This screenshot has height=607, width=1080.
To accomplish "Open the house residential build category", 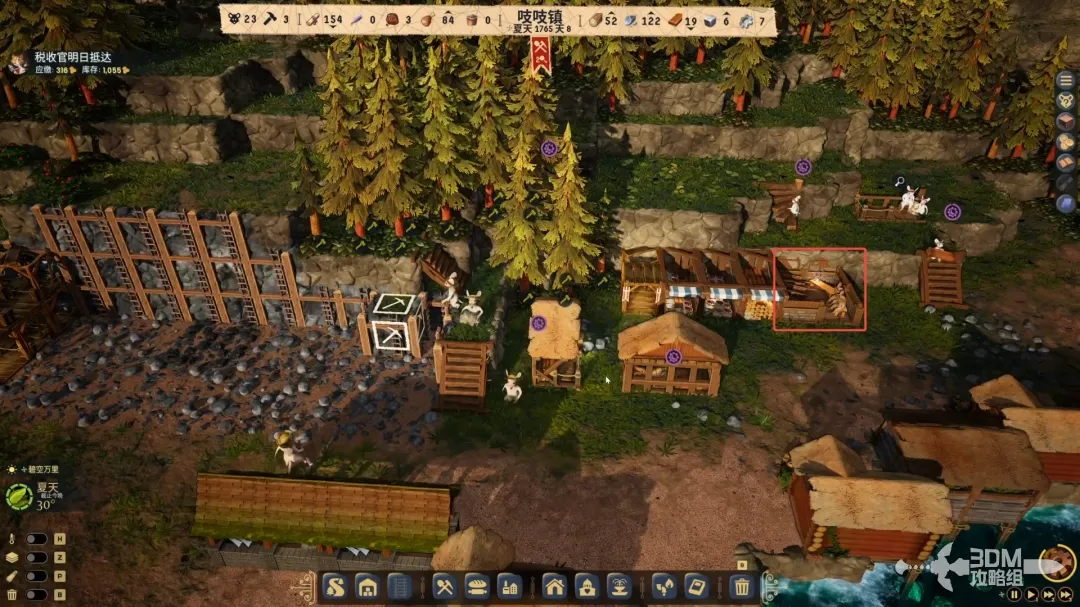I will coord(555,587).
